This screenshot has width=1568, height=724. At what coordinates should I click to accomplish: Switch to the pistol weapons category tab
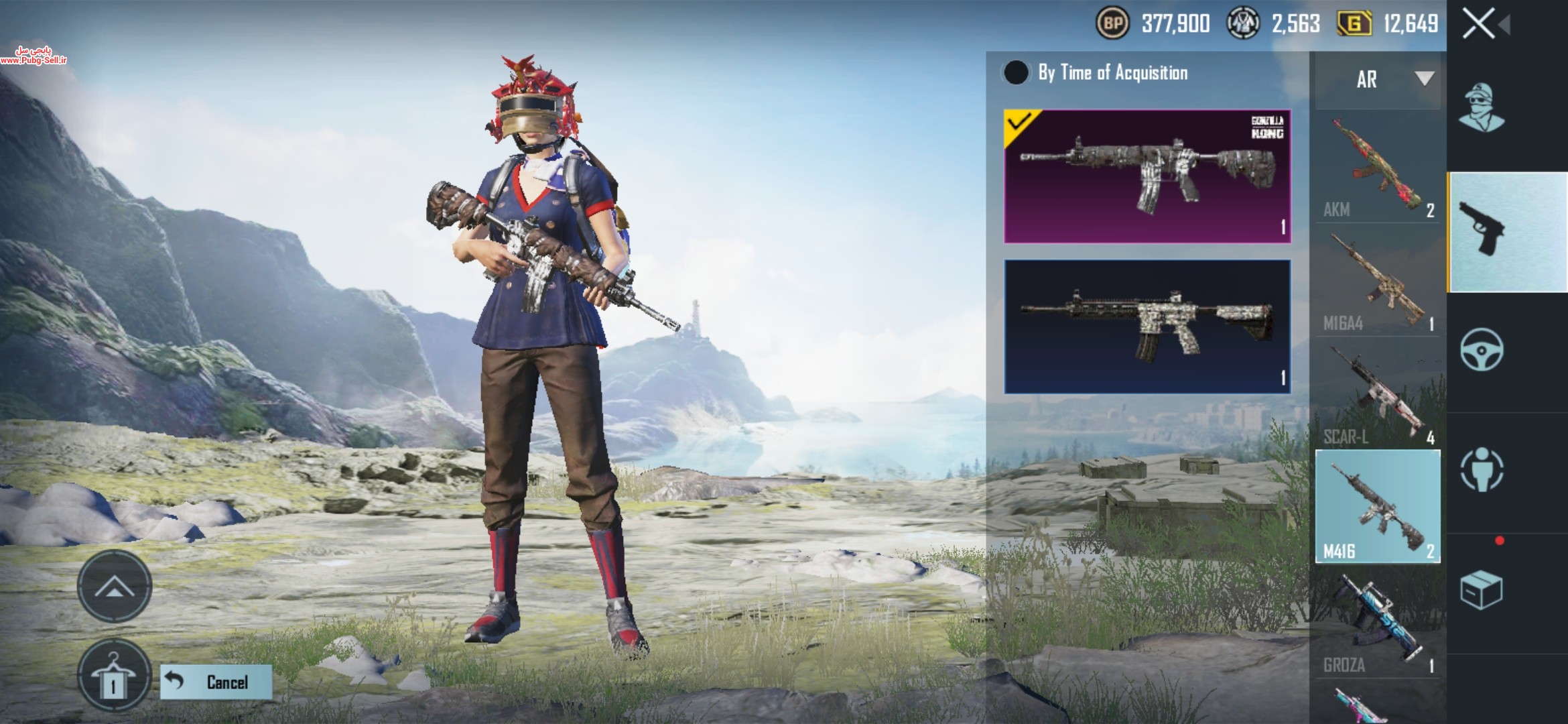[1508, 232]
